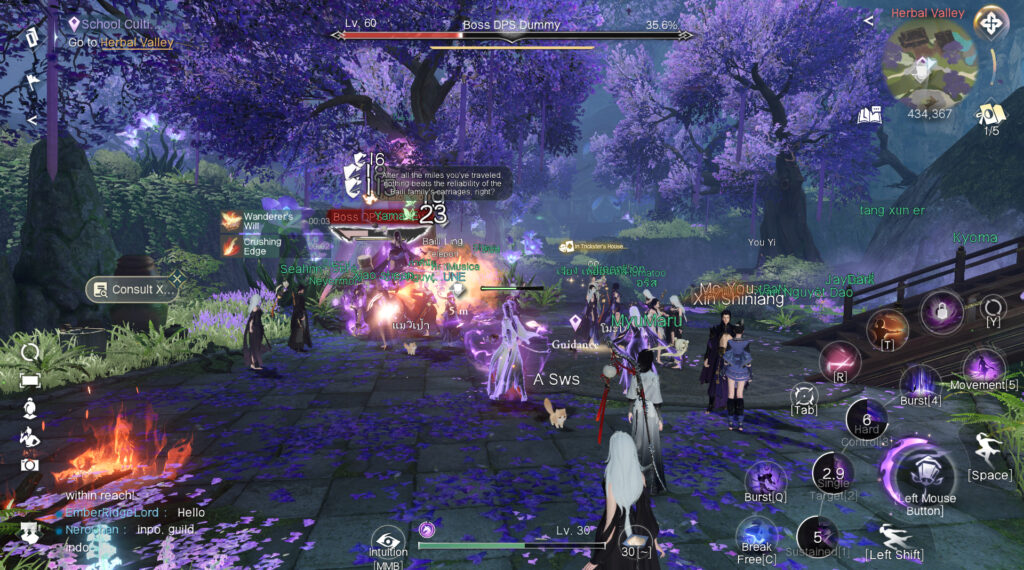Tap the [Space] jump button
The image size is (1024, 570).
[x=989, y=451]
